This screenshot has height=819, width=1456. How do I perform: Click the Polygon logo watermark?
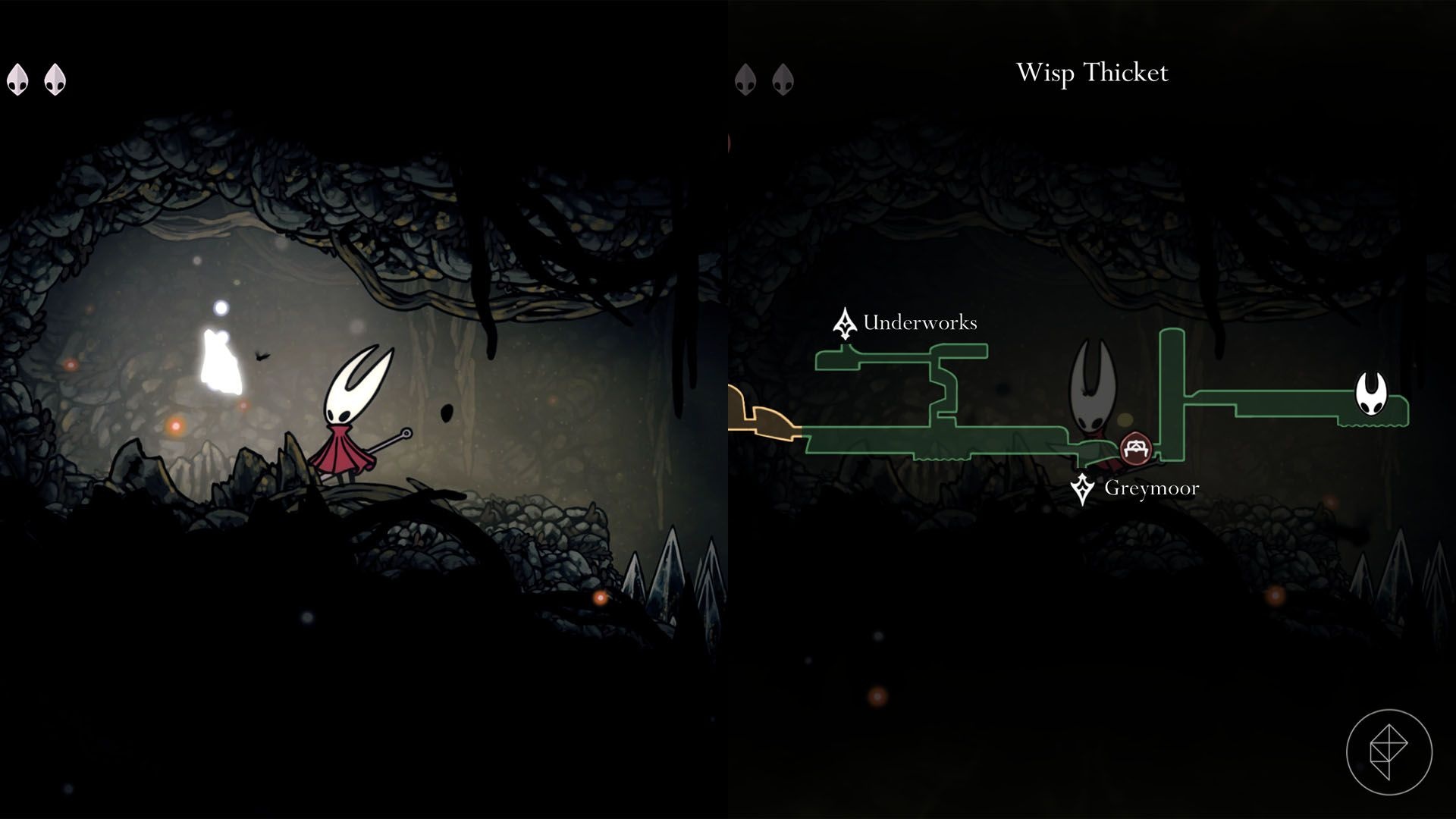(x=1389, y=752)
